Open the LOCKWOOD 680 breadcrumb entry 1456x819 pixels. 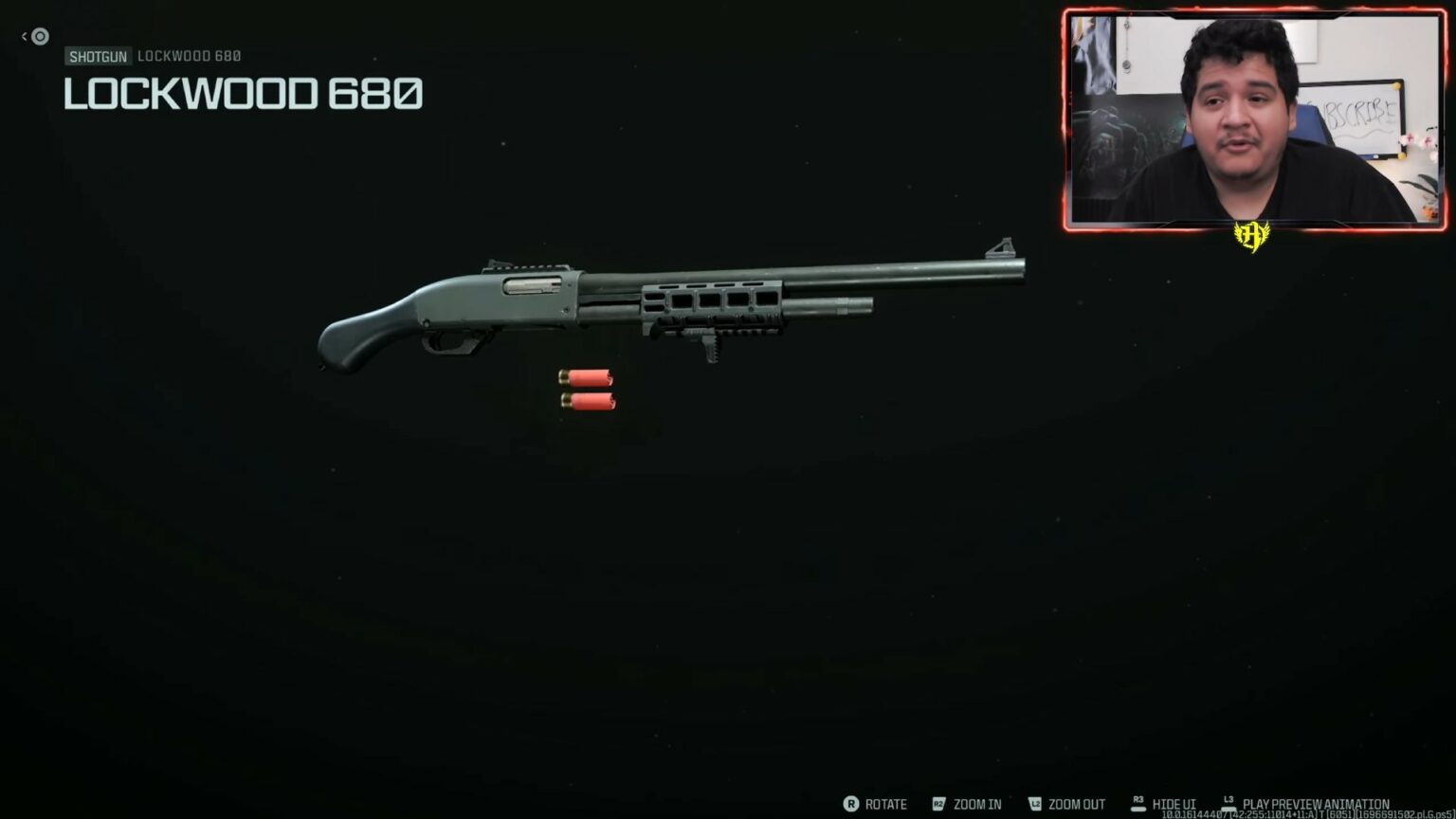click(189, 56)
